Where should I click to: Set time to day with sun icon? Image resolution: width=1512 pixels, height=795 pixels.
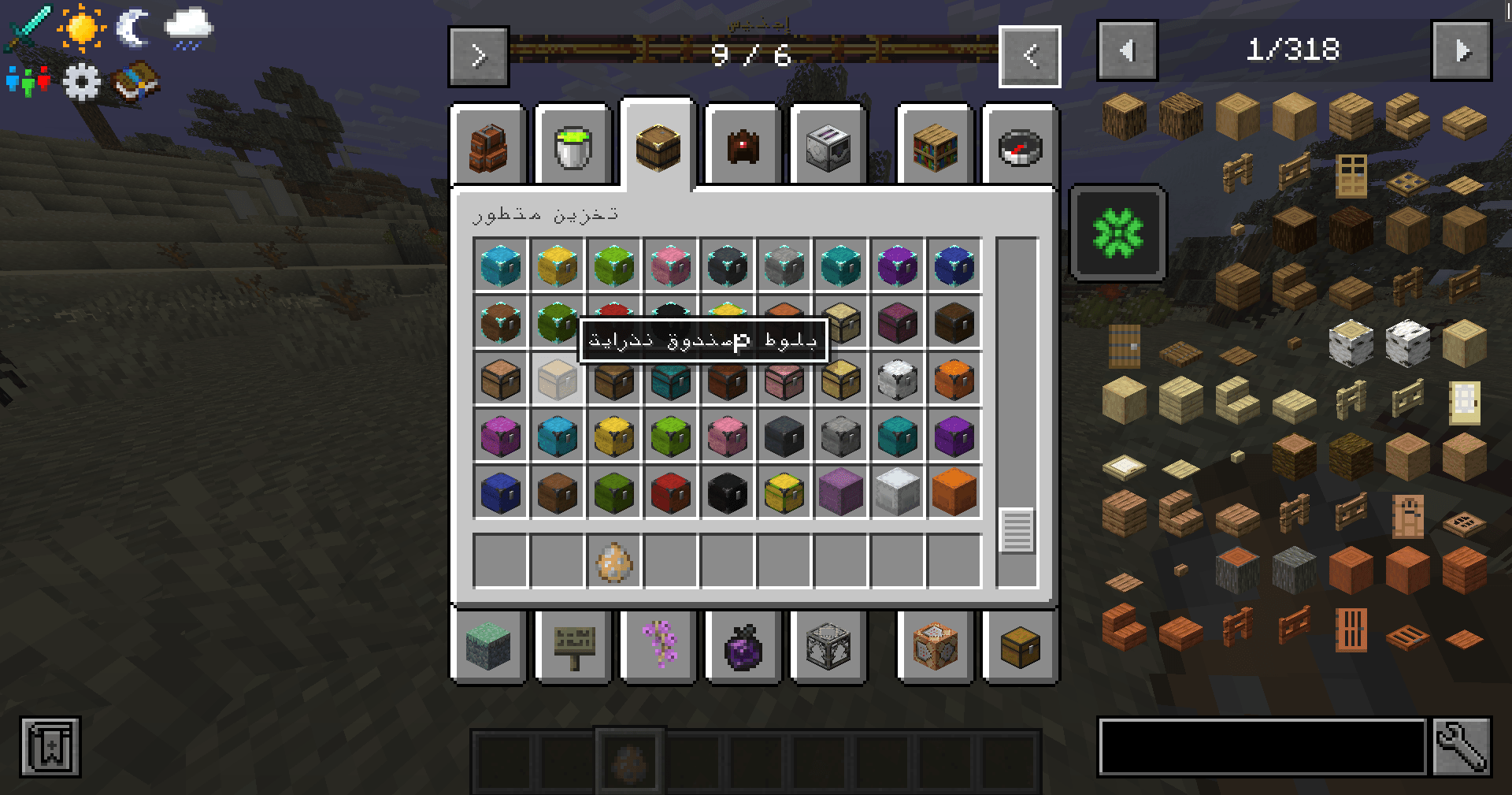81,28
